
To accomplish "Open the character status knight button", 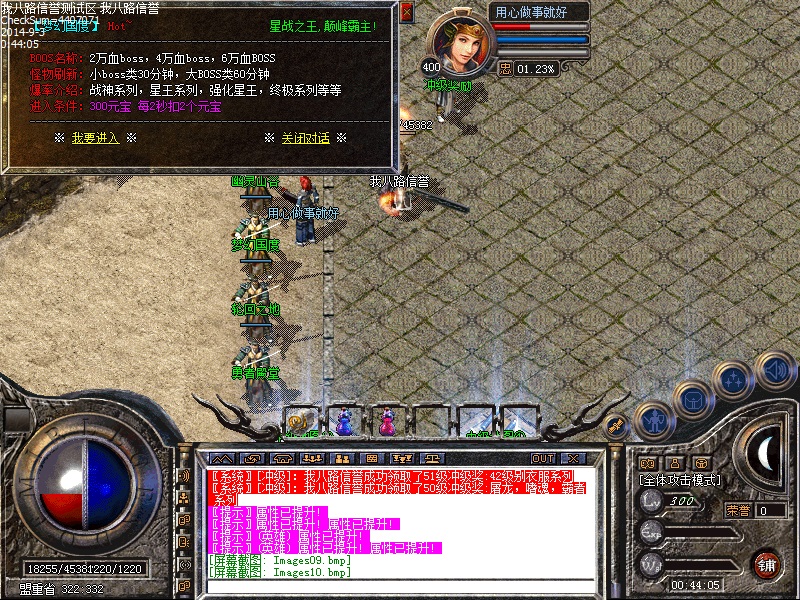I will click(x=654, y=420).
